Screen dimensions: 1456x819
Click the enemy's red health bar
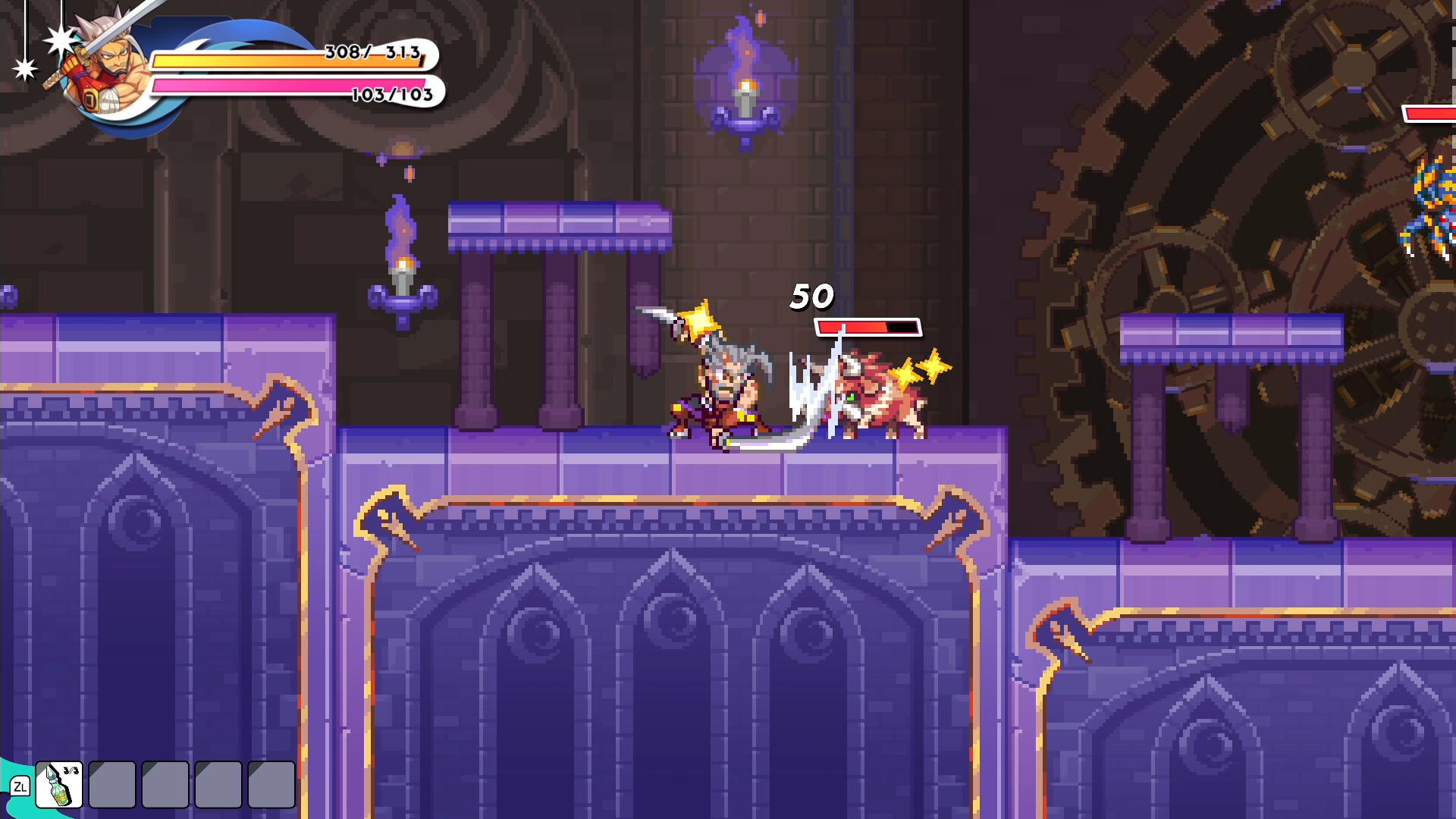(867, 328)
